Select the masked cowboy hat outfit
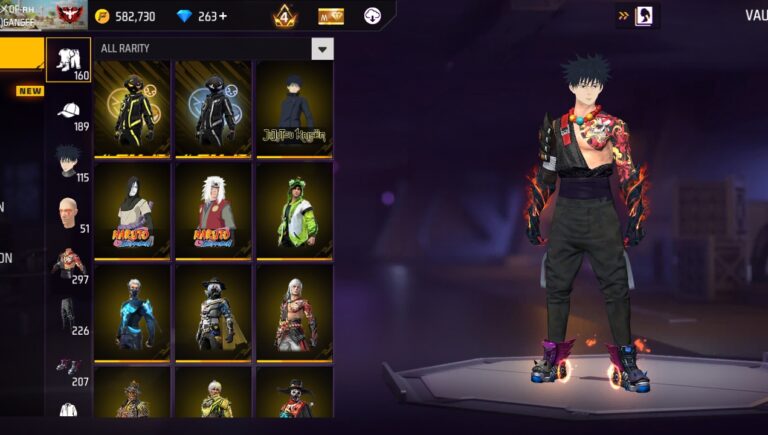The height and width of the screenshot is (435, 768). (x=213, y=312)
